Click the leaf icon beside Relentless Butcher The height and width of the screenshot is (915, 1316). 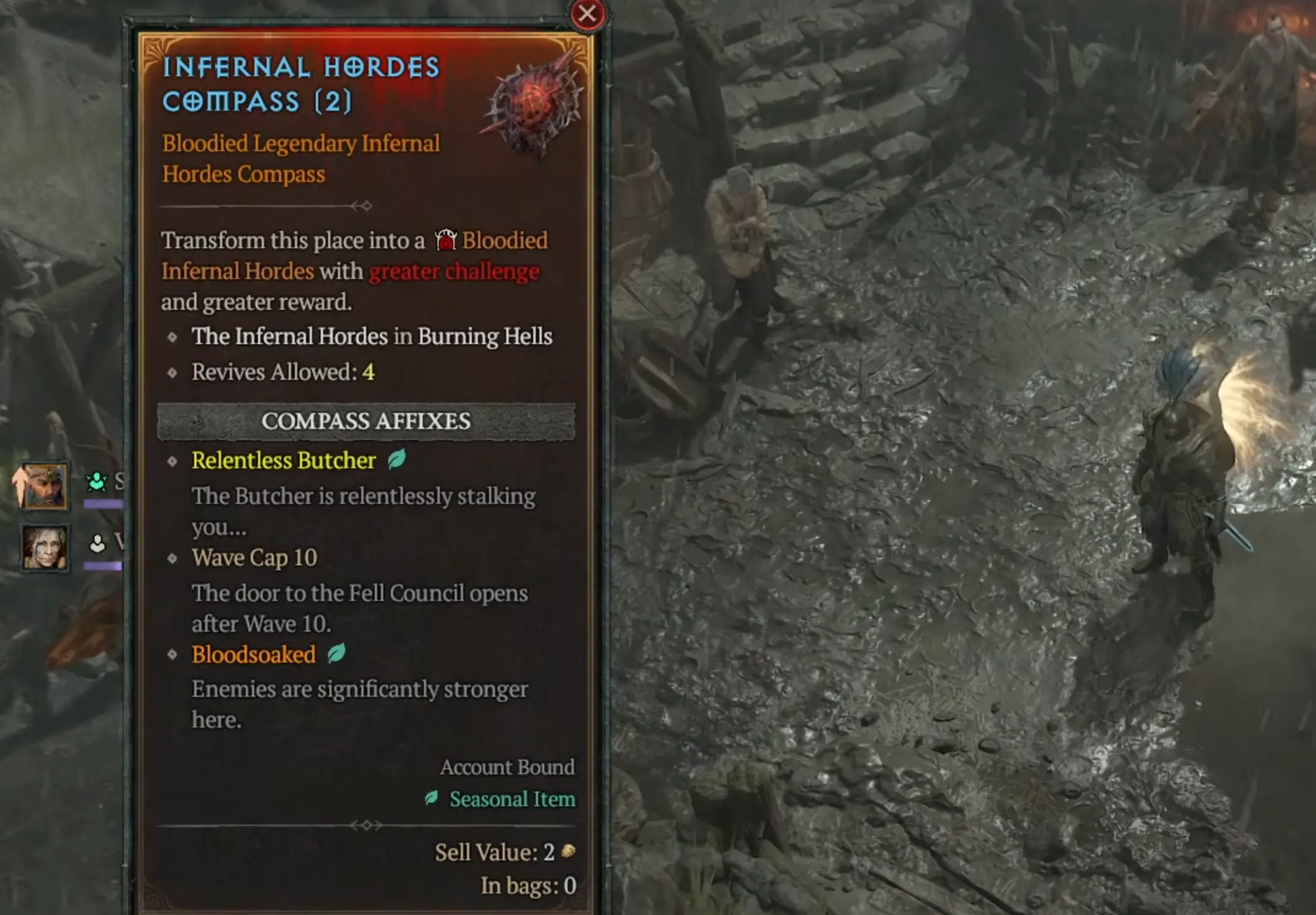(396, 460)
